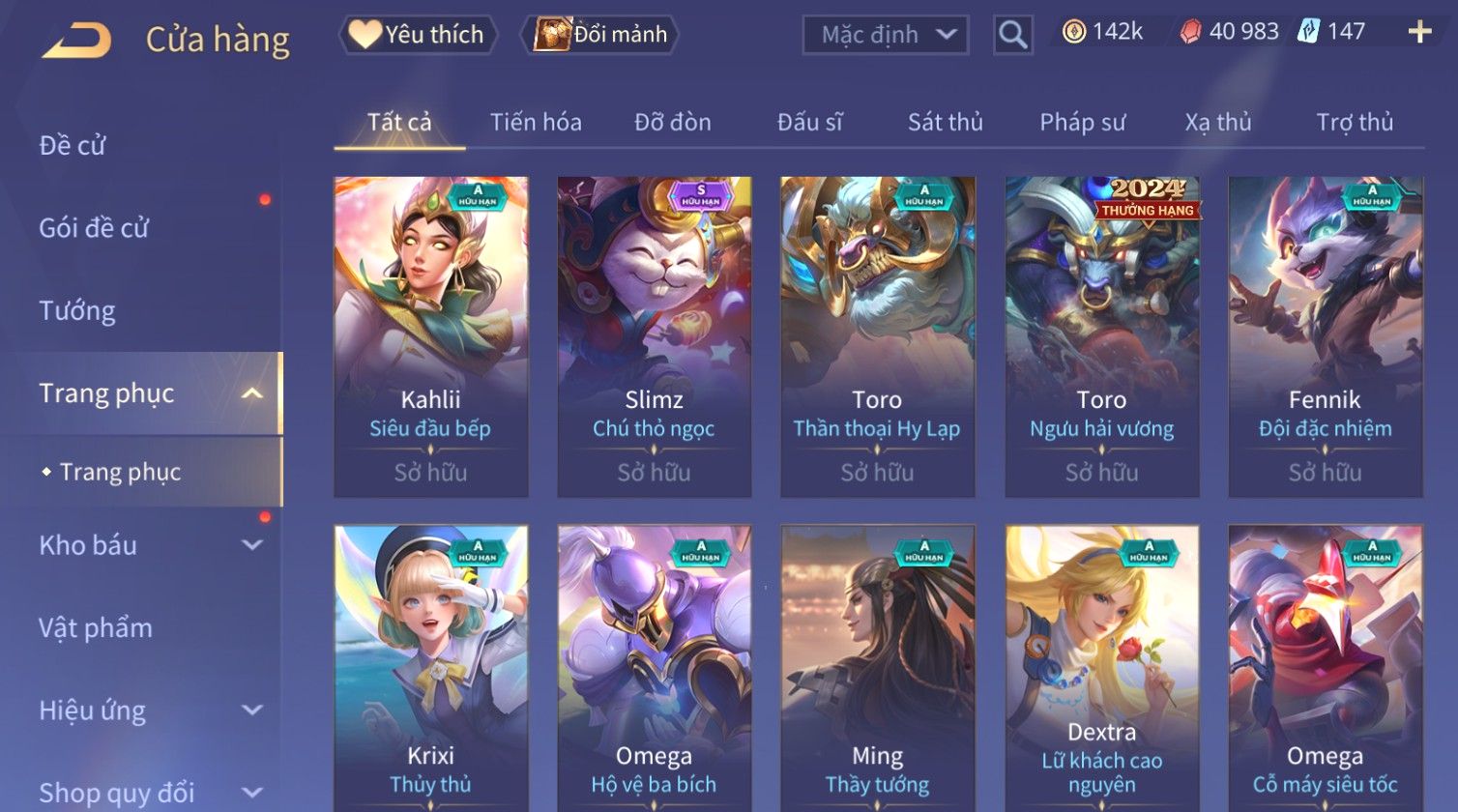Screen dimensions: 1458x812
Task: Open the Đề cử menu entry
Action: tap(73, 146)
